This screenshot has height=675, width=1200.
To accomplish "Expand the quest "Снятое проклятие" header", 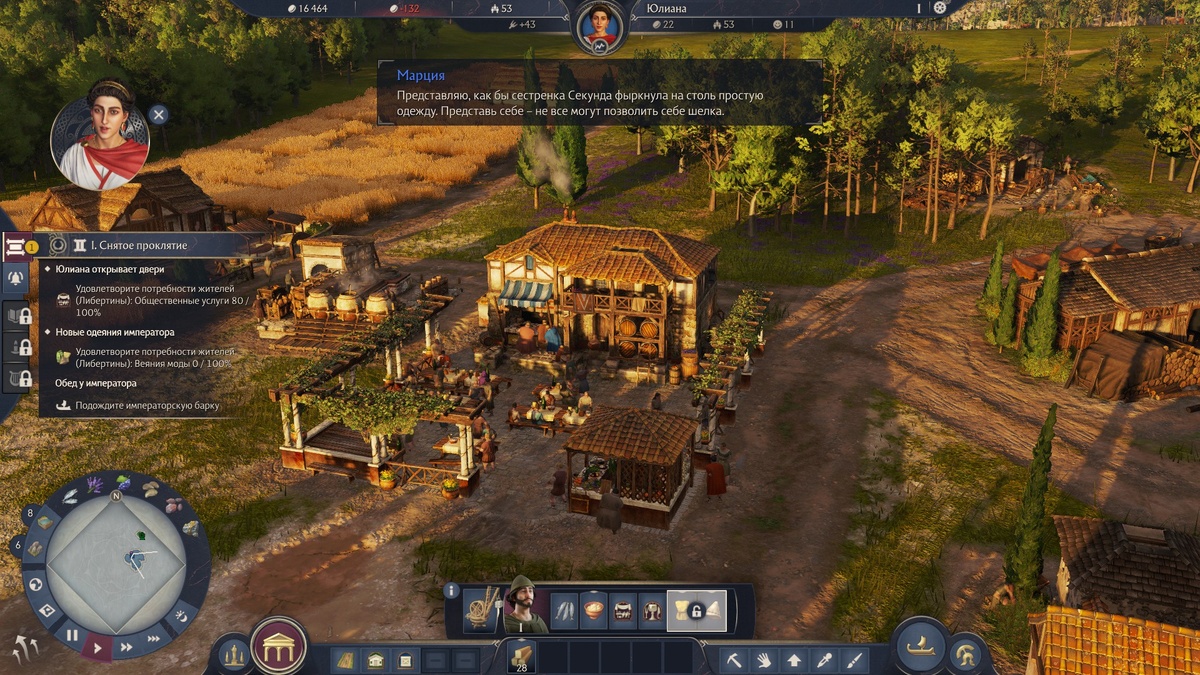I will click(x=139, y=245).
